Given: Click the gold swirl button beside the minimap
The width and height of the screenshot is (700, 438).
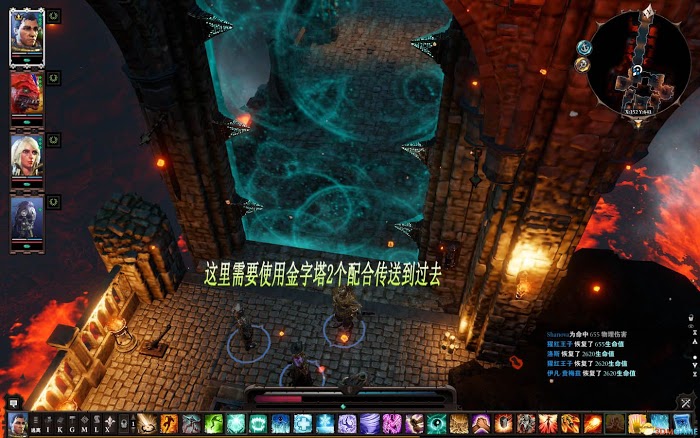Looking at the screenshot, I should [583, 65].
